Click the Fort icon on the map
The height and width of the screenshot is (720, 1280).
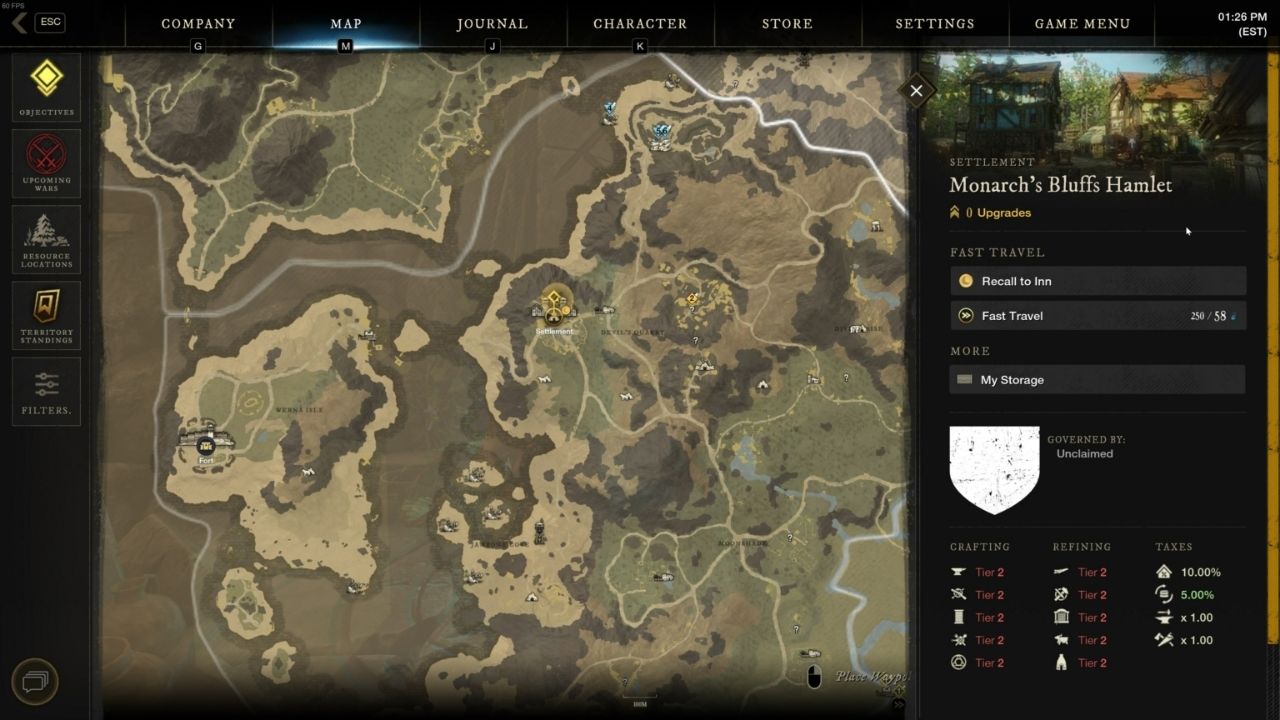[205, 447]
